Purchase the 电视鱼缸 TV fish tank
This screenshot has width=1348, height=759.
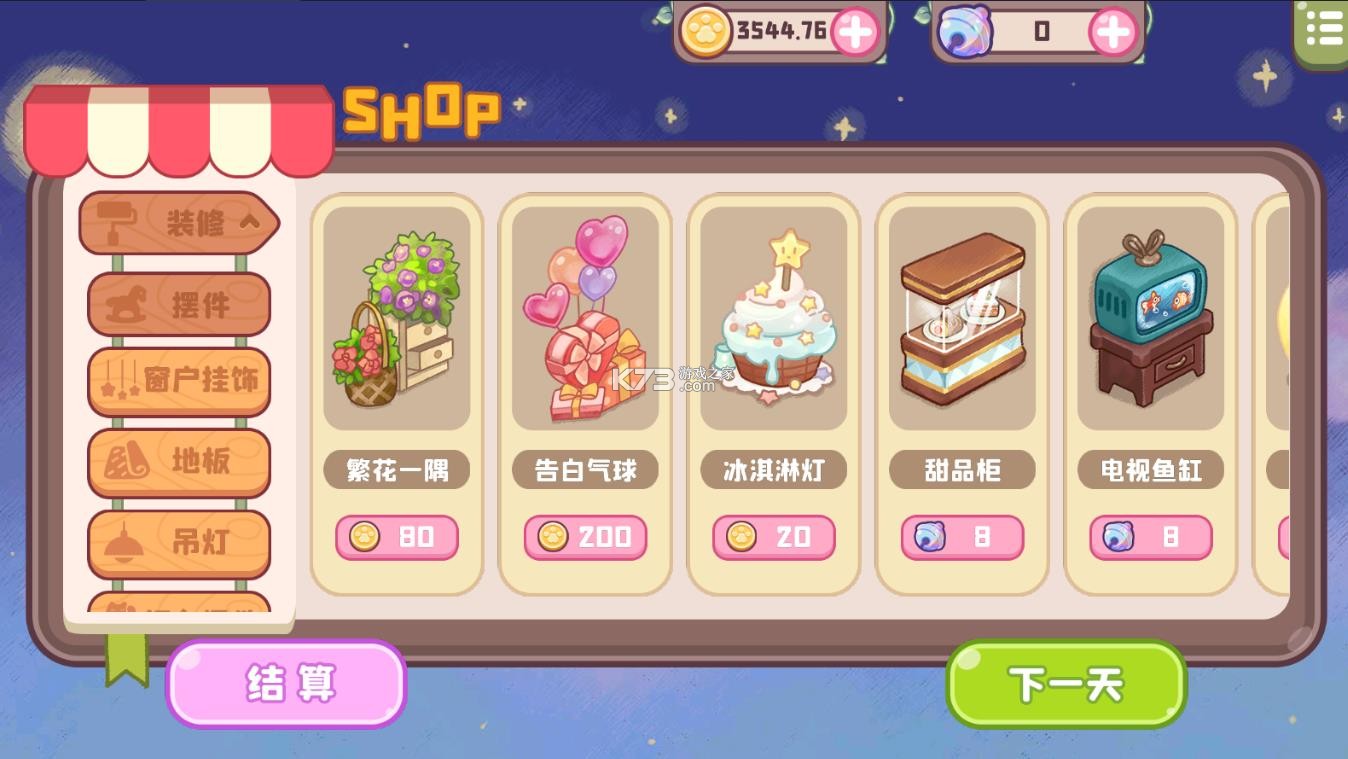1150,537
